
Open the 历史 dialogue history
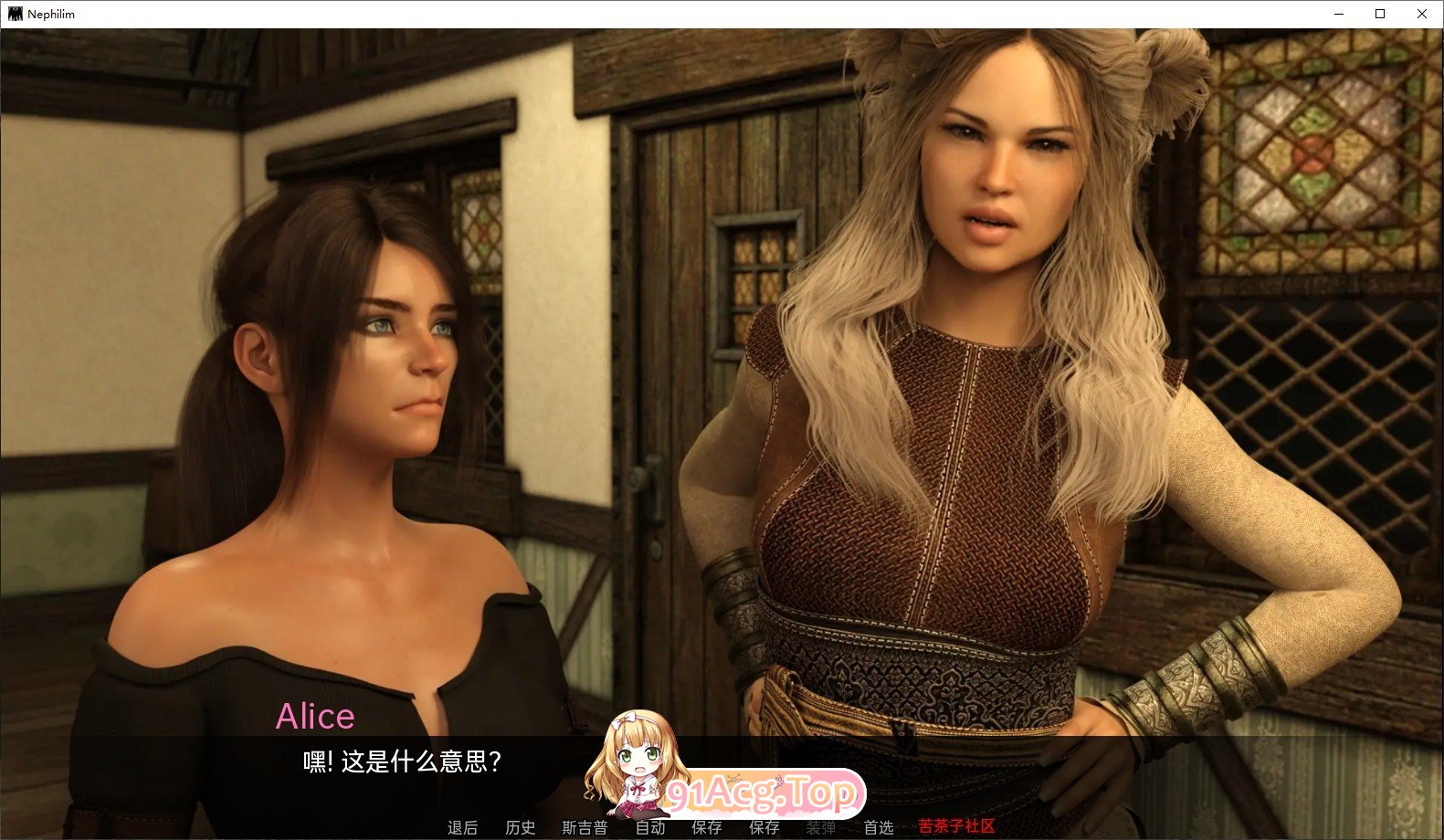point(521,828)
